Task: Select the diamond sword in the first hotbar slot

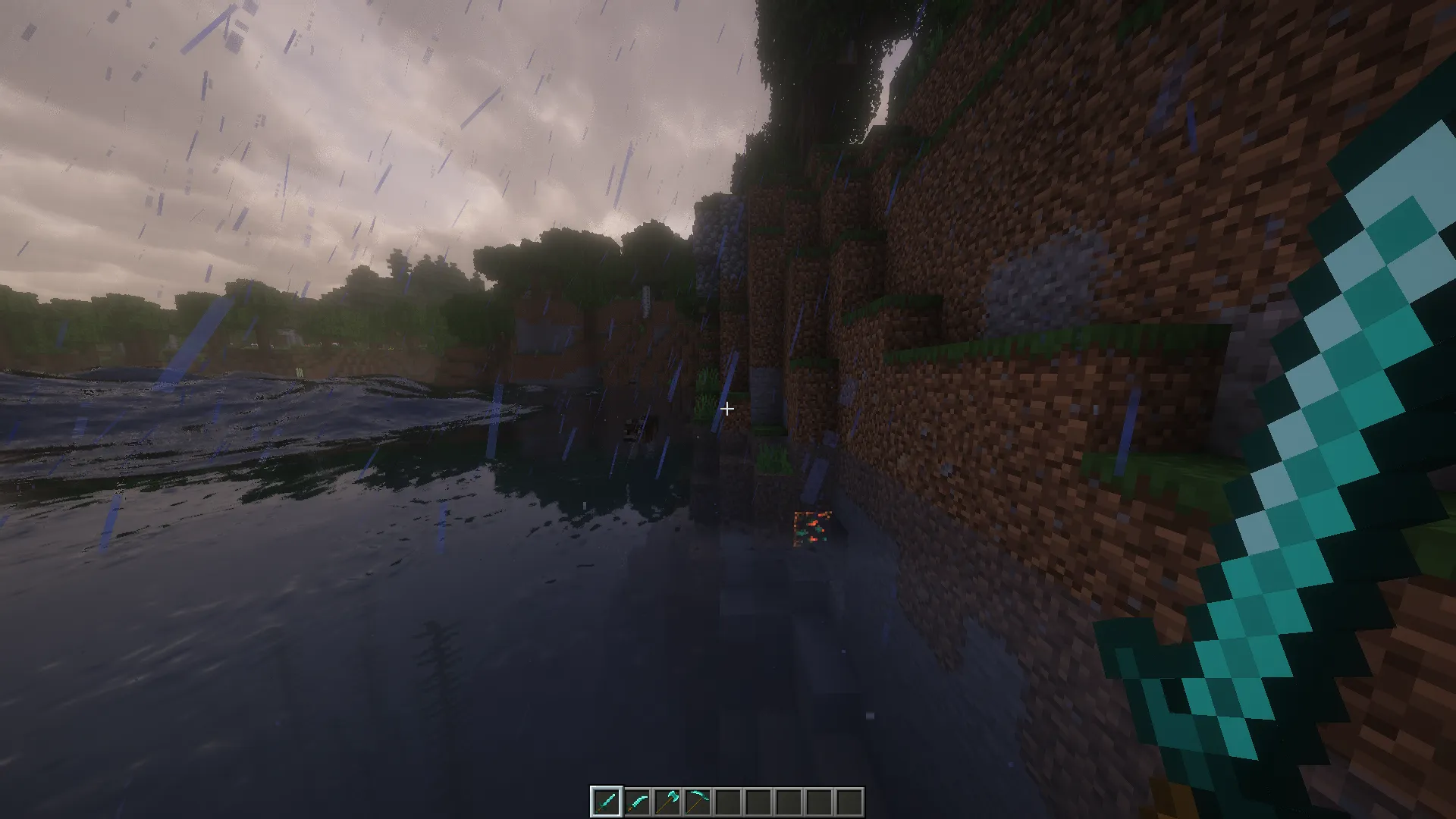Action: pos(605,800)
